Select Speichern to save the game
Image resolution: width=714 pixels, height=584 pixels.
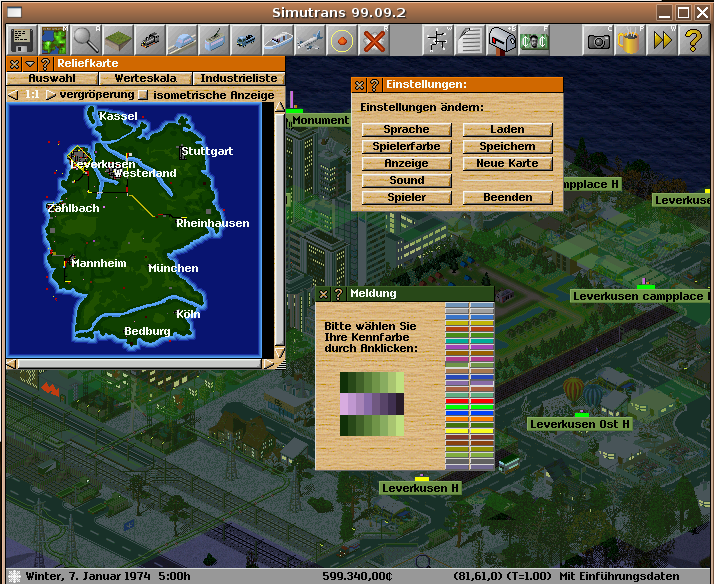[507, 146]
